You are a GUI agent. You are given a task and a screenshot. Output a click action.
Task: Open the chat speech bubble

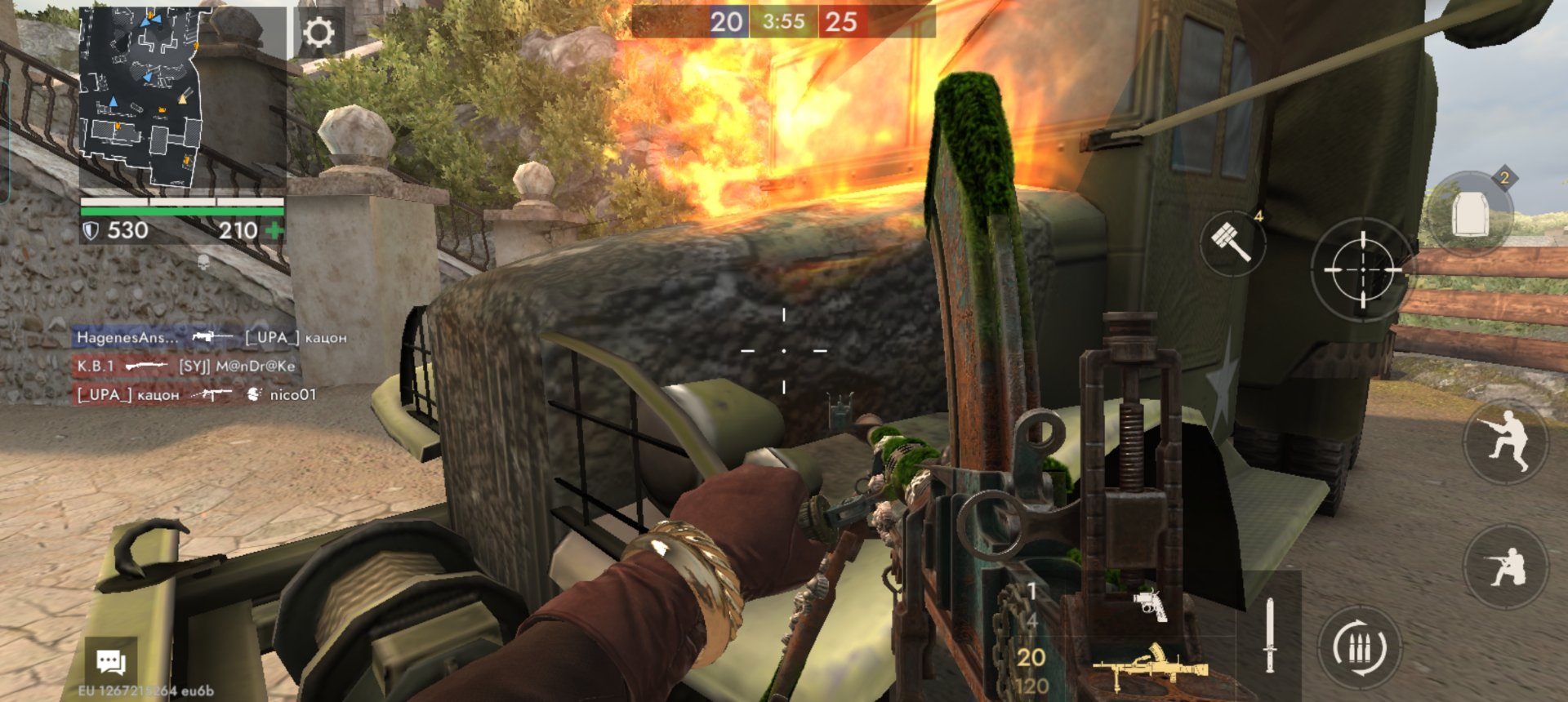click(111, 662)
